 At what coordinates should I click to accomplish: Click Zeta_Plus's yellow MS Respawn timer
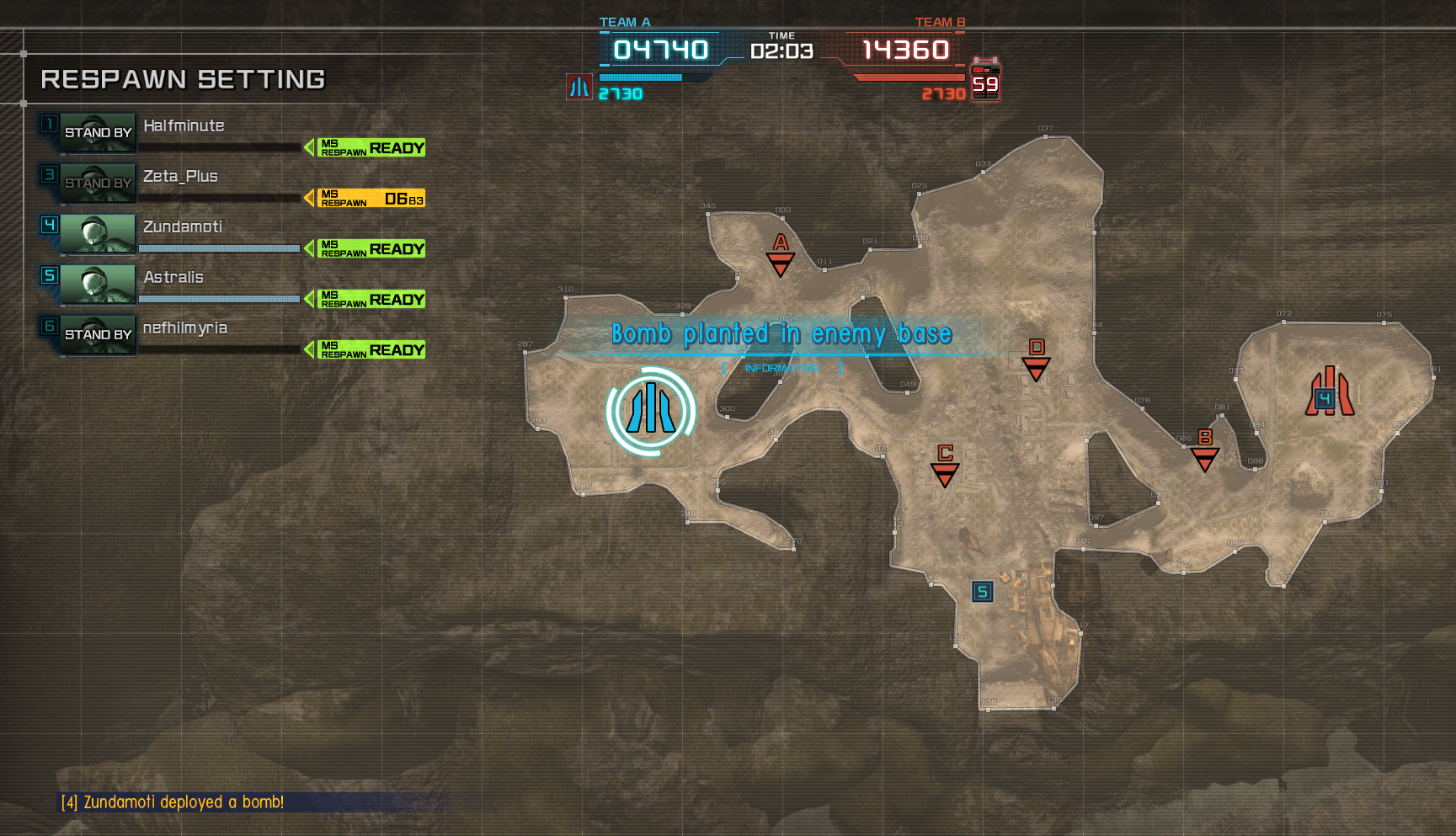(365, 199)
